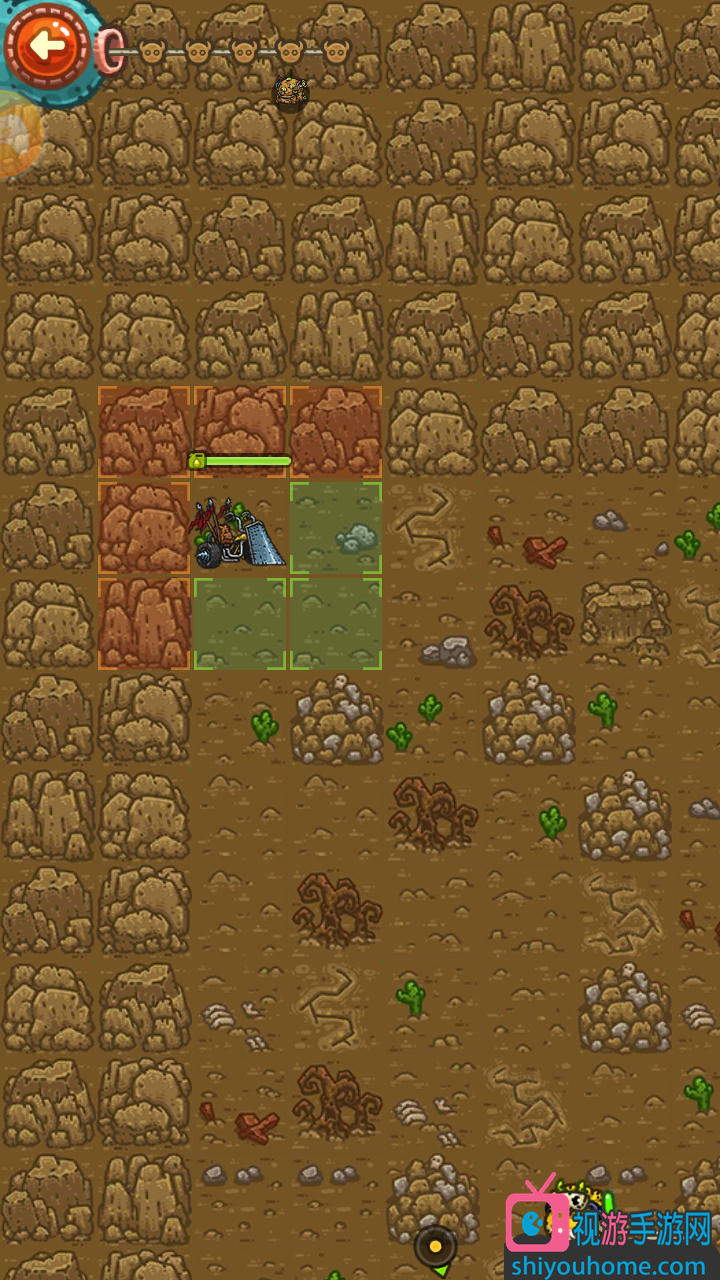
Task: Choose the green tile directly below the vehicle
Action: pos(240,624)
